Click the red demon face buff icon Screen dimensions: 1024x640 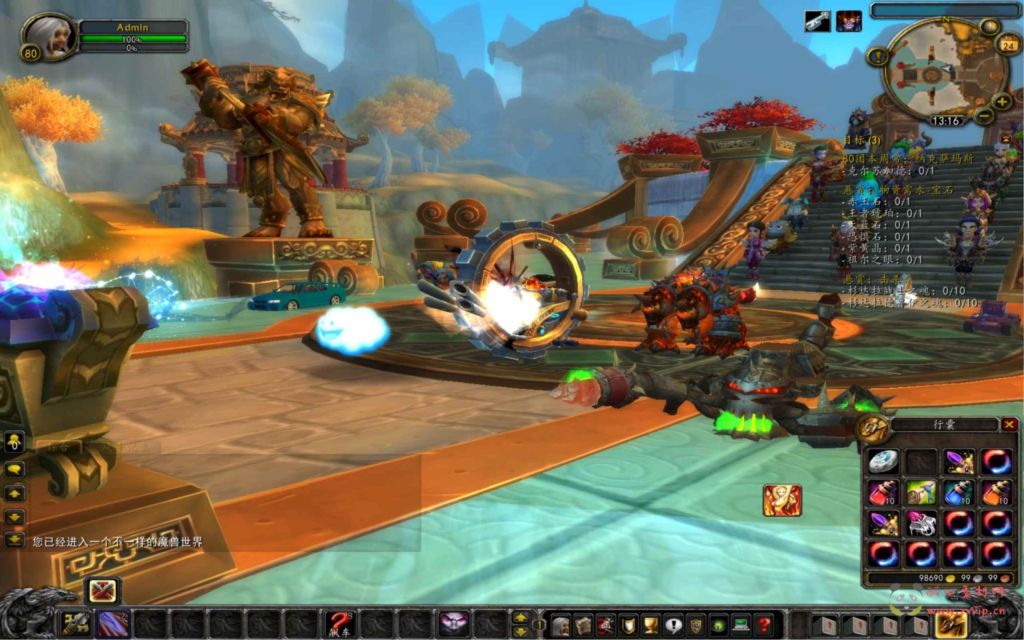pos(849,21)
